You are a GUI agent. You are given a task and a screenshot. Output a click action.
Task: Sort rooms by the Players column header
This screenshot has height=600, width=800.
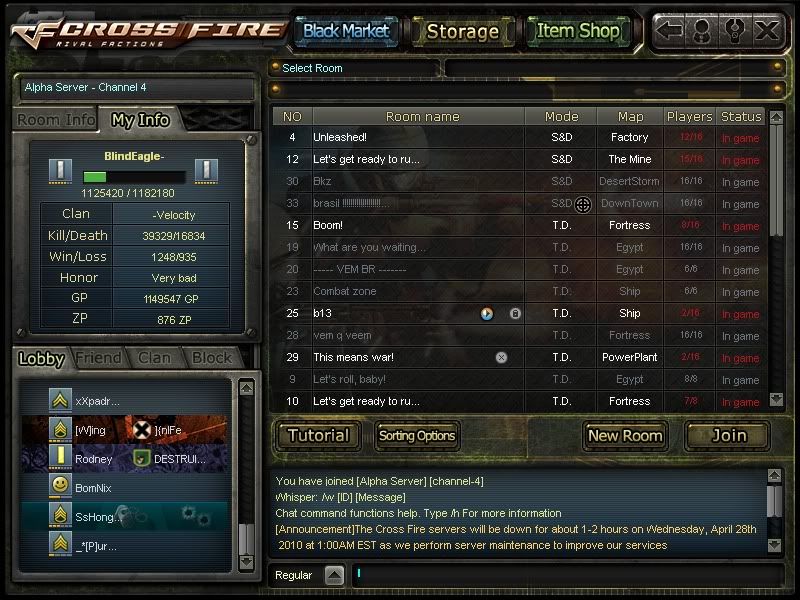click(x=690, y=116)
